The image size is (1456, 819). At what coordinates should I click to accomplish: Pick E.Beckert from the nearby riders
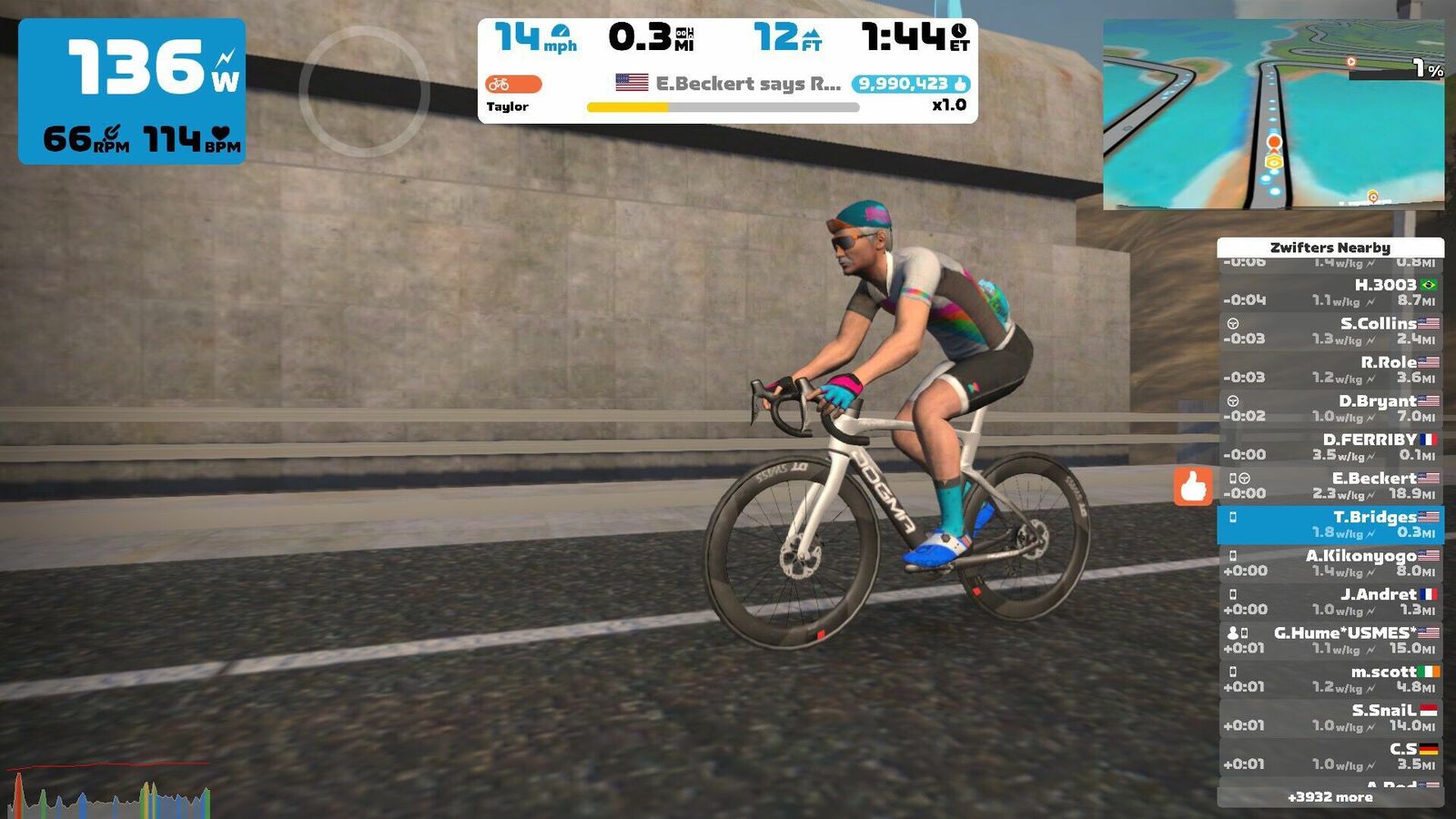click(1330, 486)
